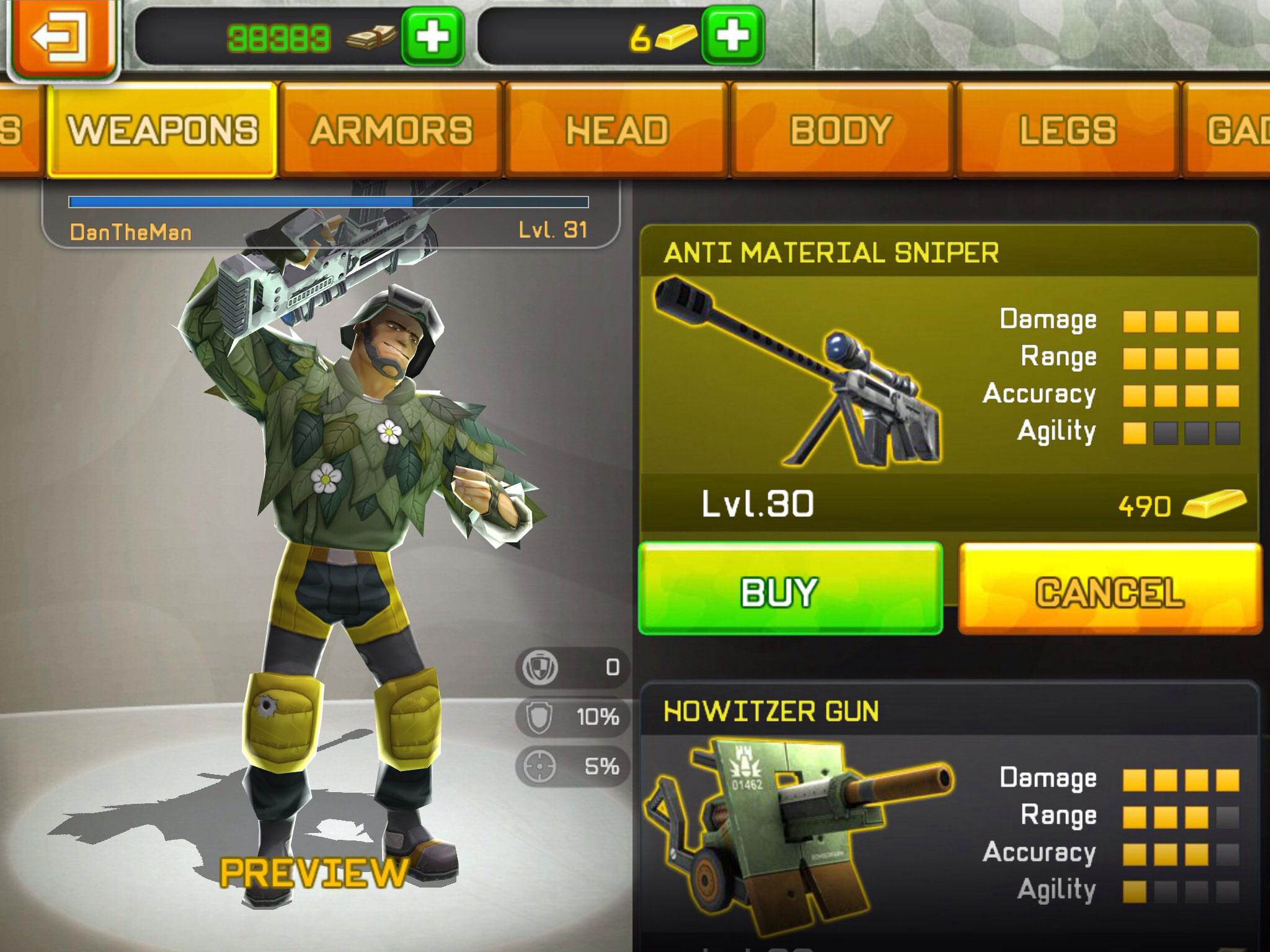Select the Howitzer Gun weapon card

tap(949, 818)
